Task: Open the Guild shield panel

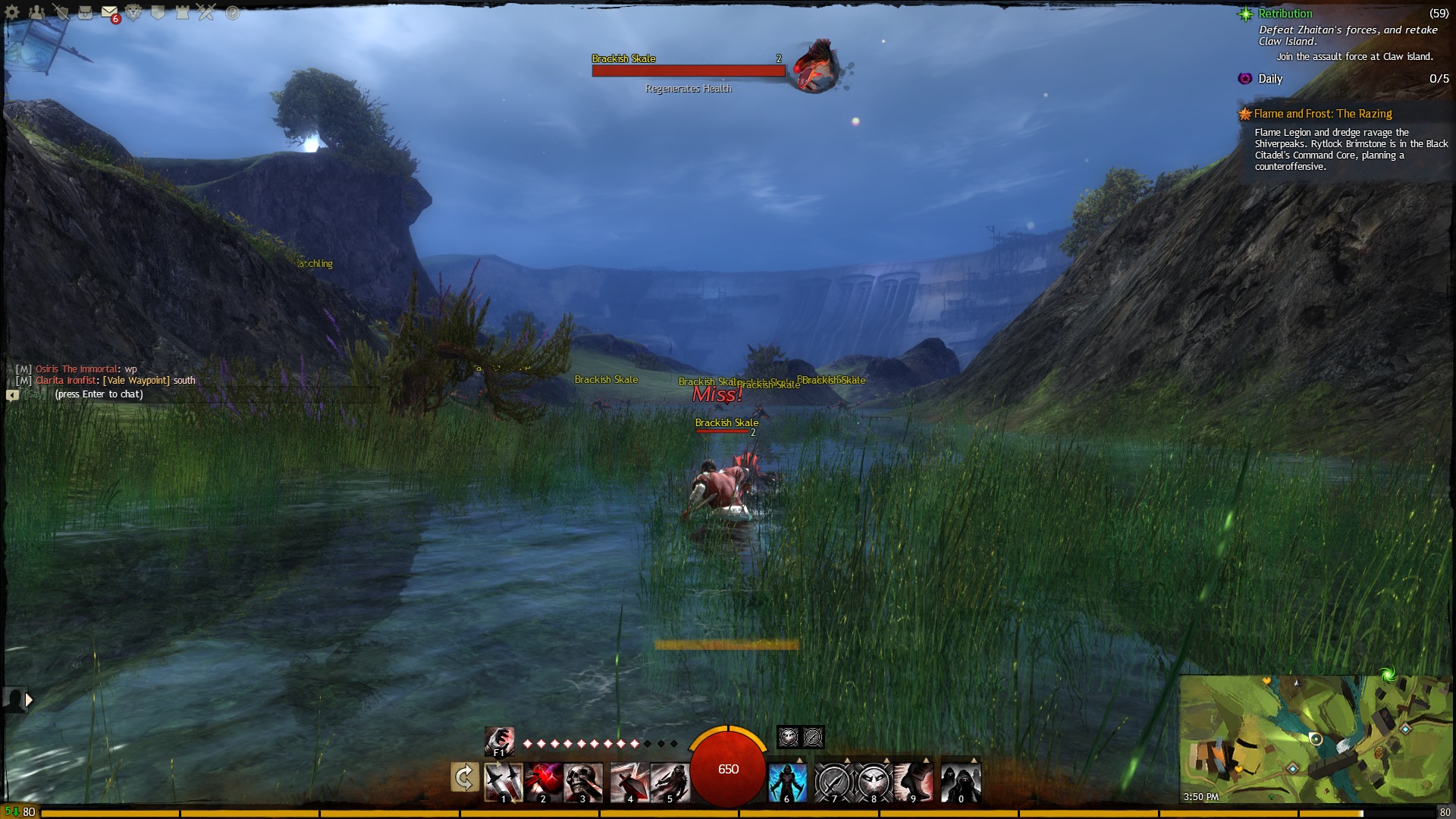Action: point(158,13)
